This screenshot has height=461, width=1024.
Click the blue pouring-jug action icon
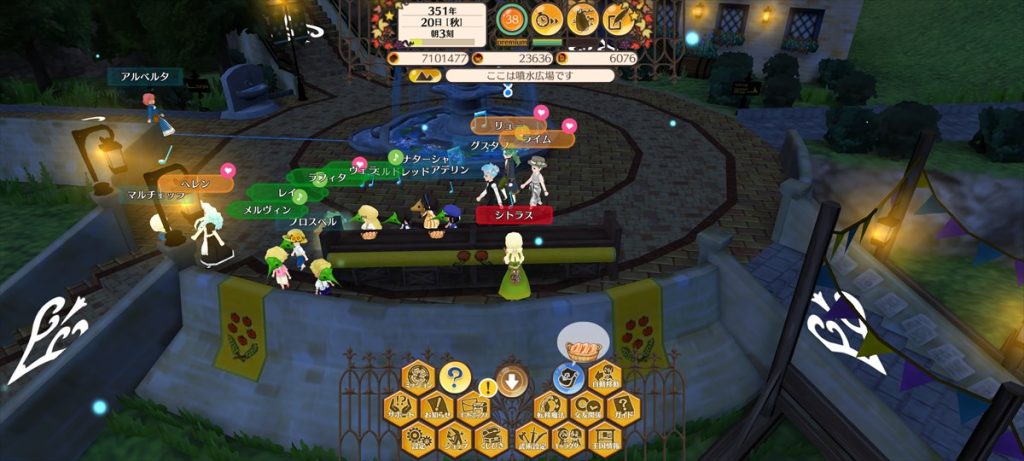click(x=568, y=378)
